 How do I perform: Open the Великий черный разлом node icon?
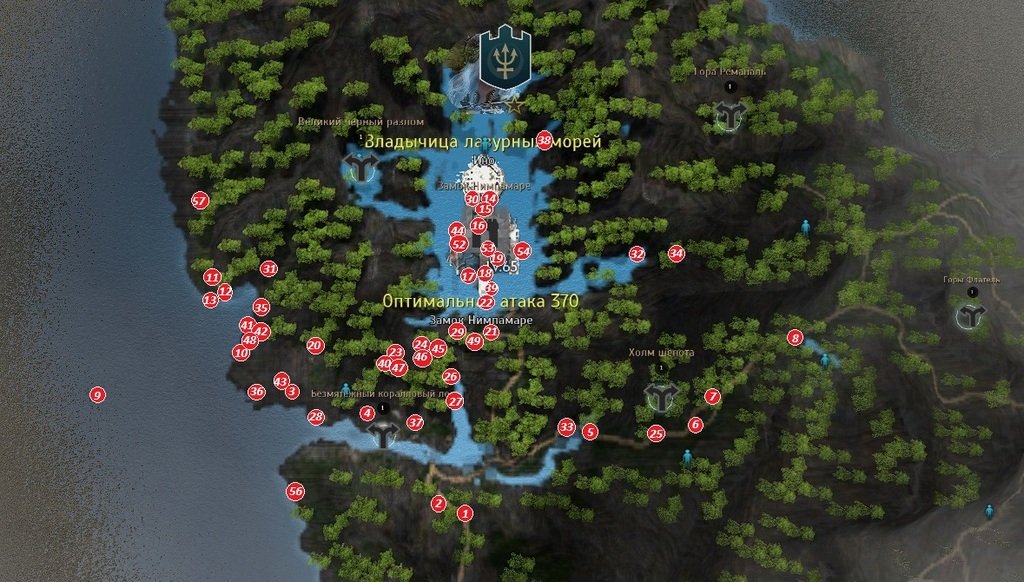coord(359,166)
